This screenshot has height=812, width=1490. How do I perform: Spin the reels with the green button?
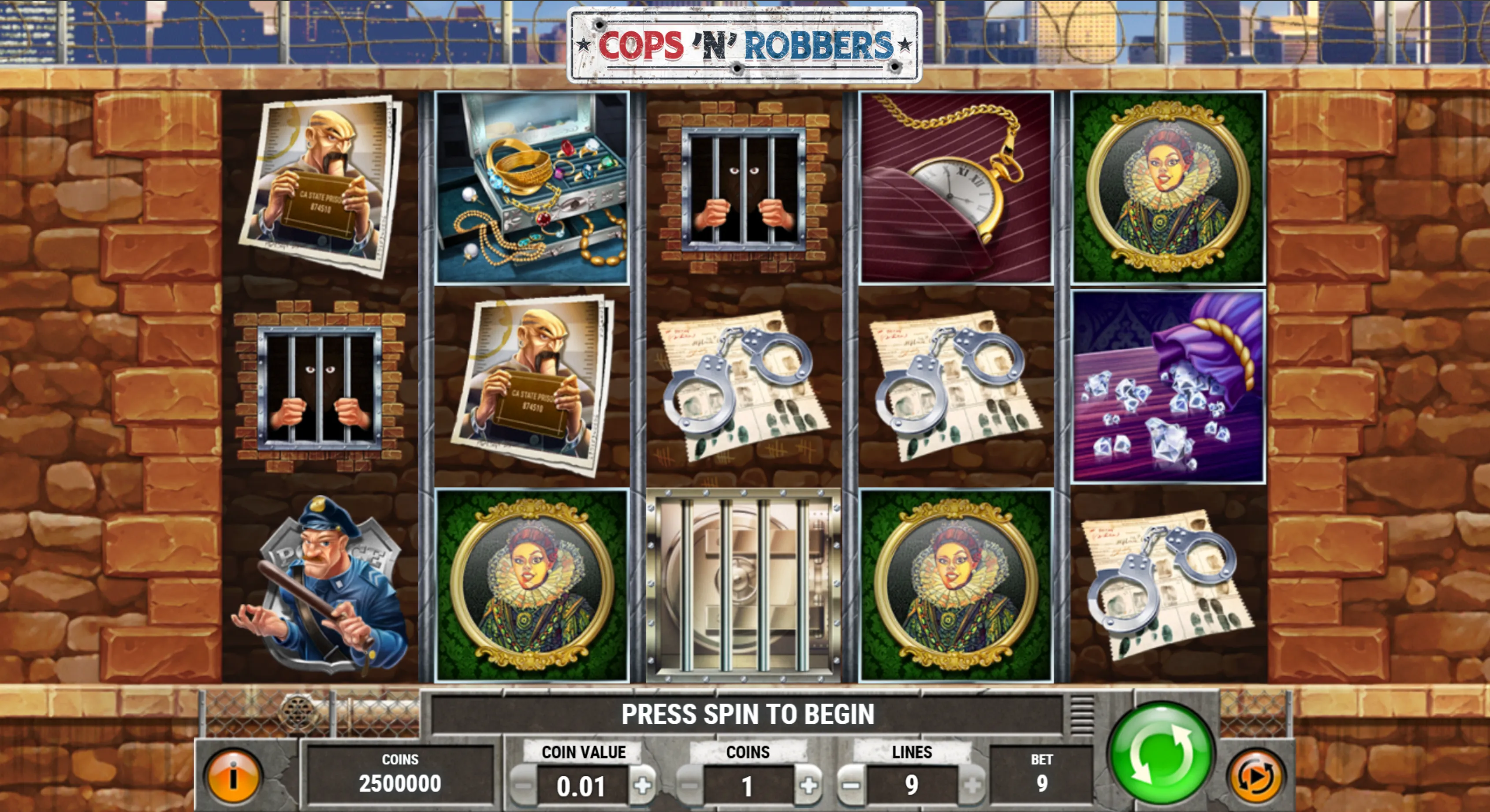click(1161, 753)
